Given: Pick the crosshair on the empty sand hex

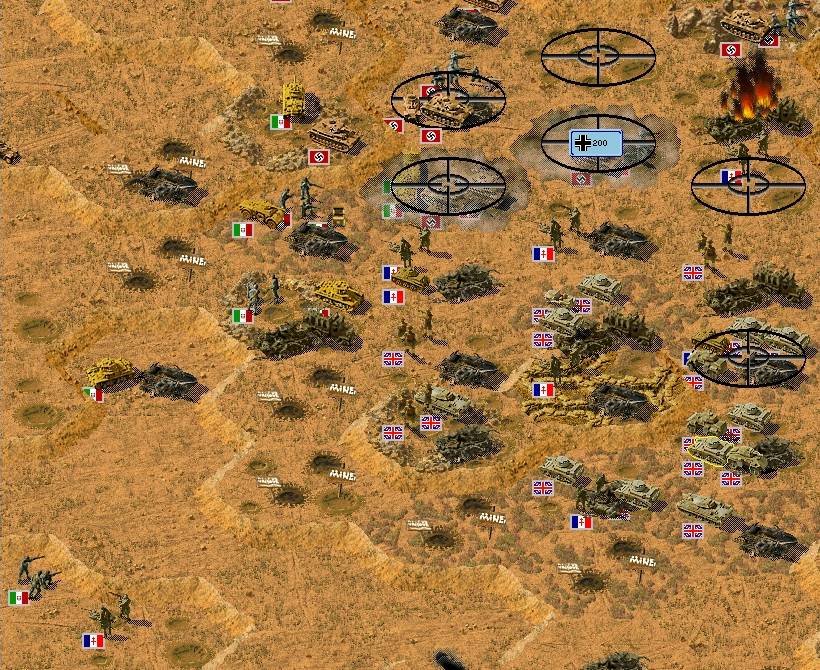Looking at the screenshot, I should pyautogui.click(x=597, y=57).
